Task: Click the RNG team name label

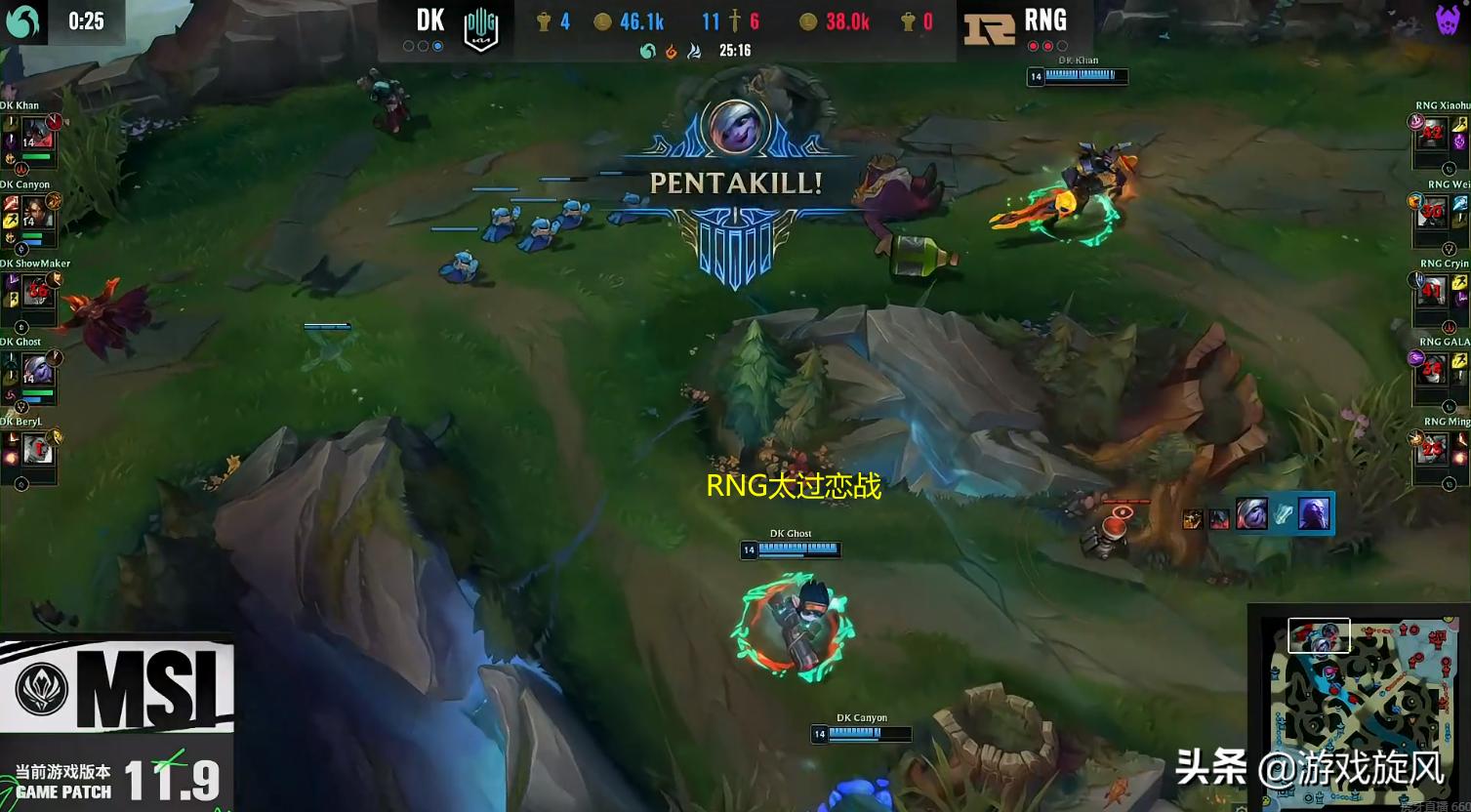Action: (x=1045, y=18)
